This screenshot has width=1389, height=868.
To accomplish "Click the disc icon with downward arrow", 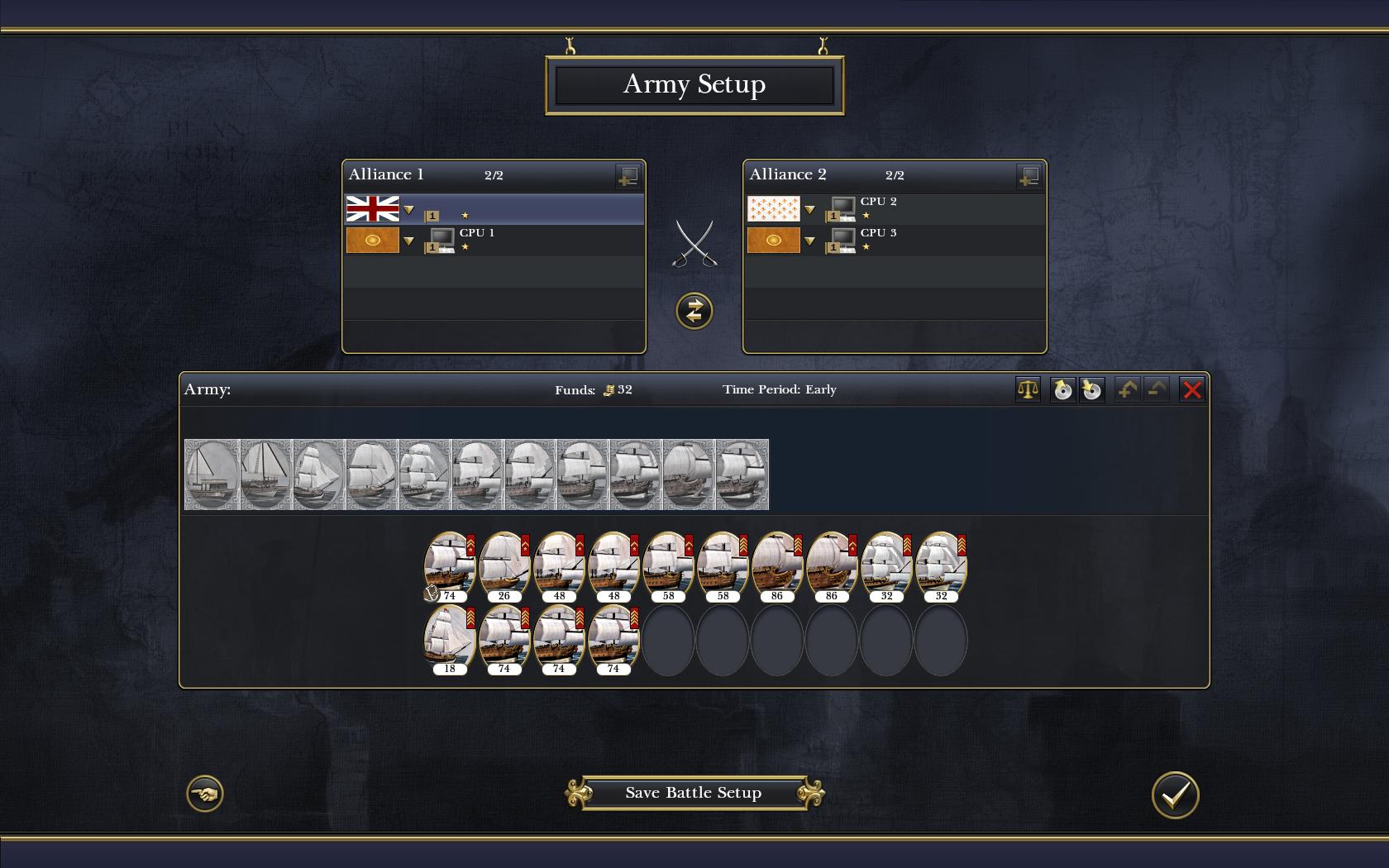I will tap(1091, 389).
